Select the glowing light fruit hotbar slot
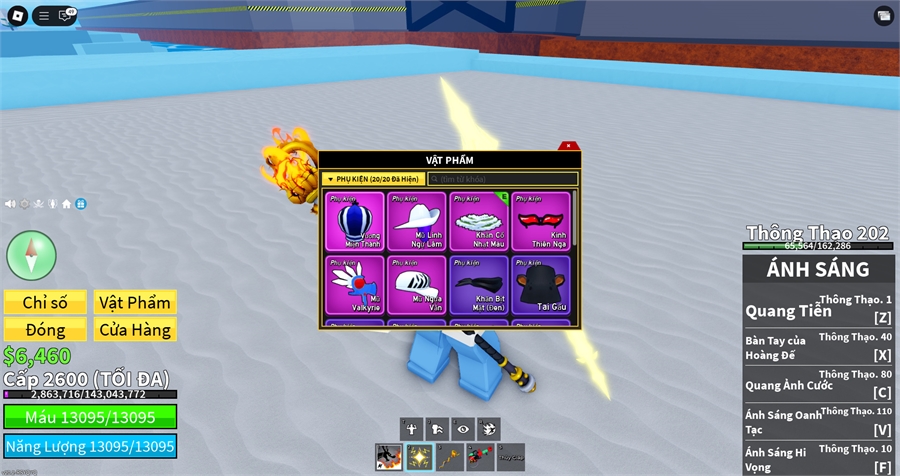 coord(420,457)
